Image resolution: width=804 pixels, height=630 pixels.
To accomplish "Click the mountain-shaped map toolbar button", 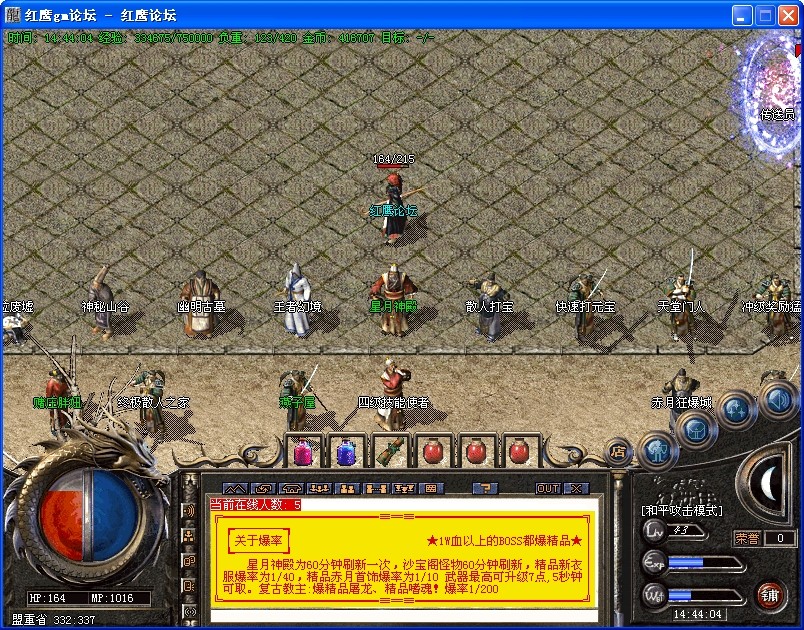I will (x=234, y=488).
